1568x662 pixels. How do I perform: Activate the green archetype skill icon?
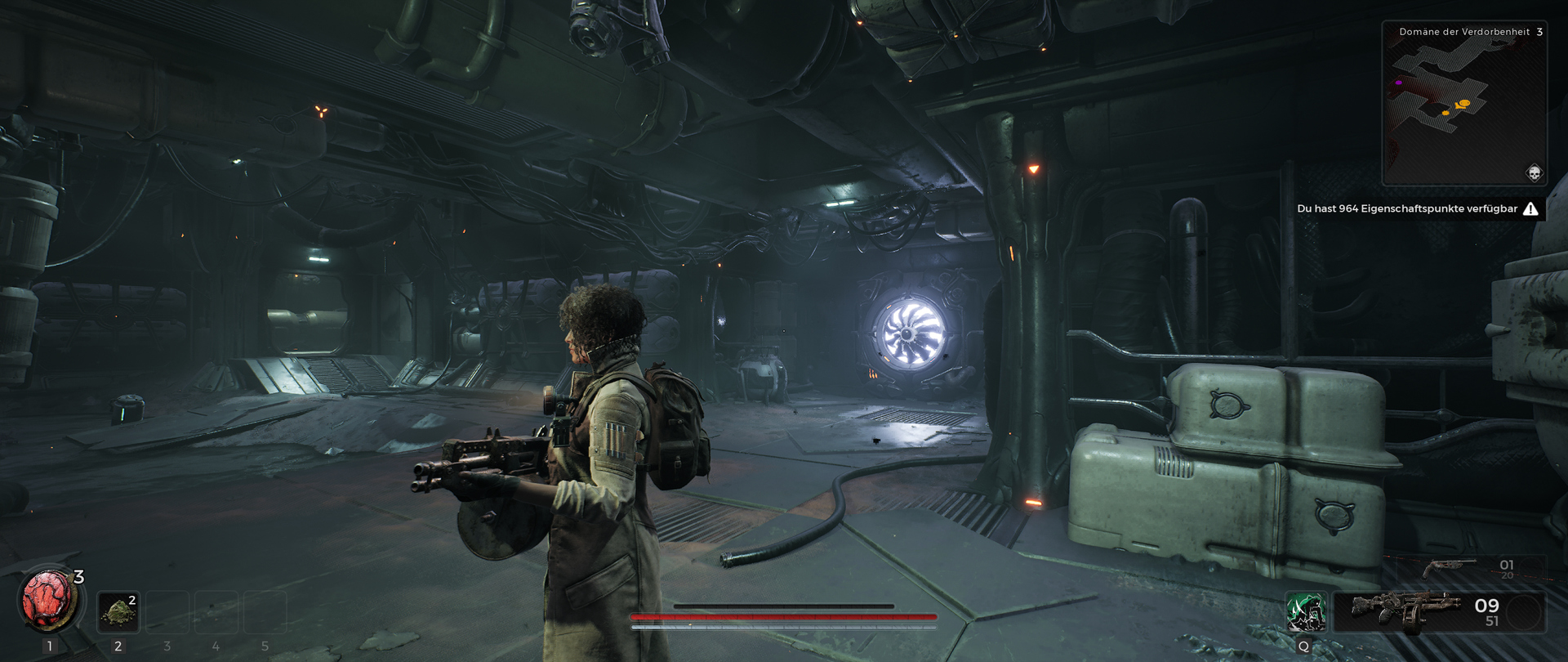pyautogui.click(x=1305, y=612)
